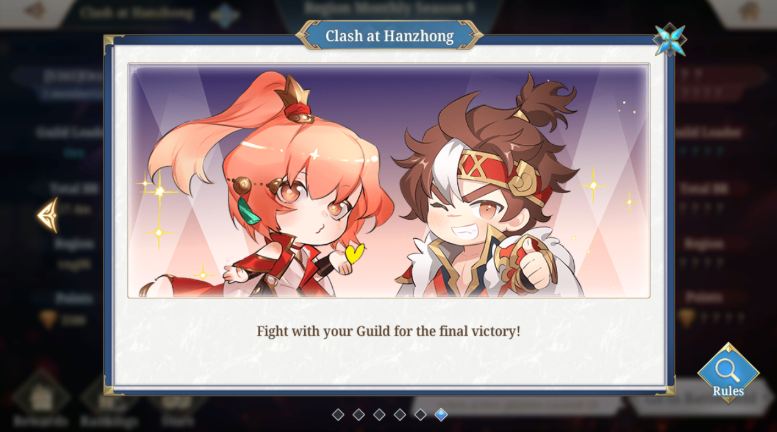The image size is (777, 432).
Task: Go to the home icon in top bar
Action: 749,11
